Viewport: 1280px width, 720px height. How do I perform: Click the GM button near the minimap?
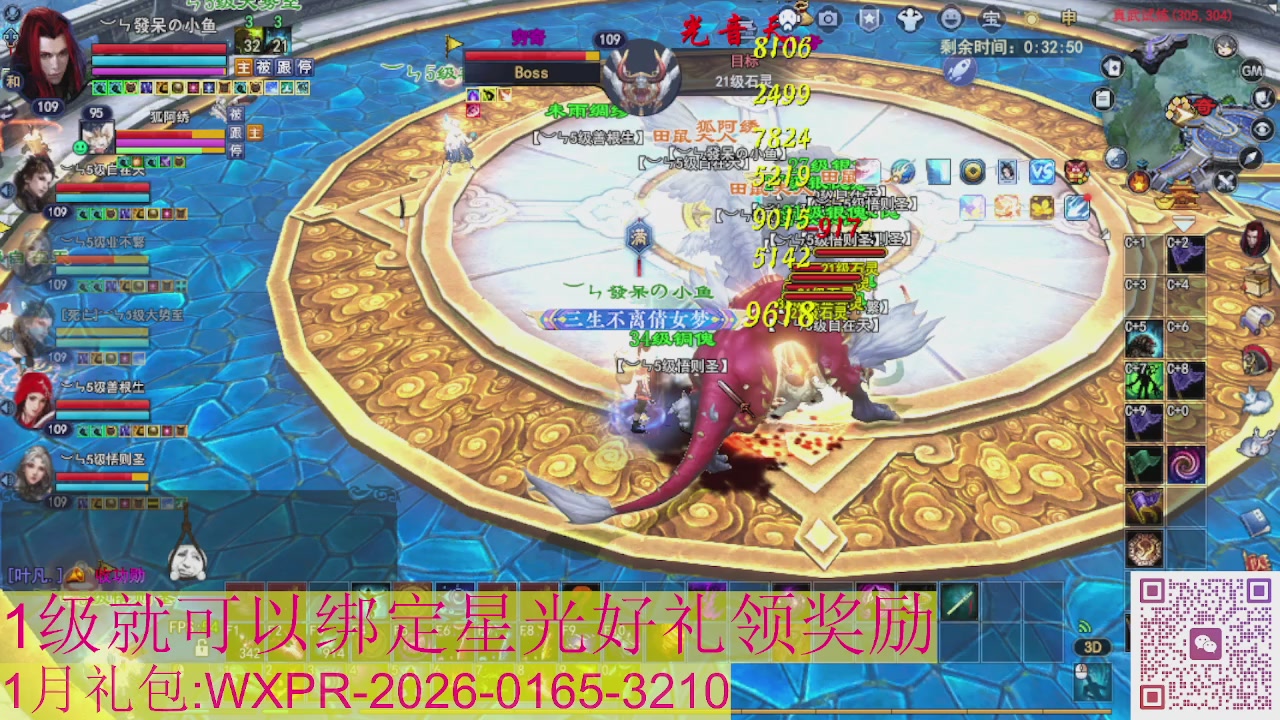pyautogui.click(x=1253, y=72)
